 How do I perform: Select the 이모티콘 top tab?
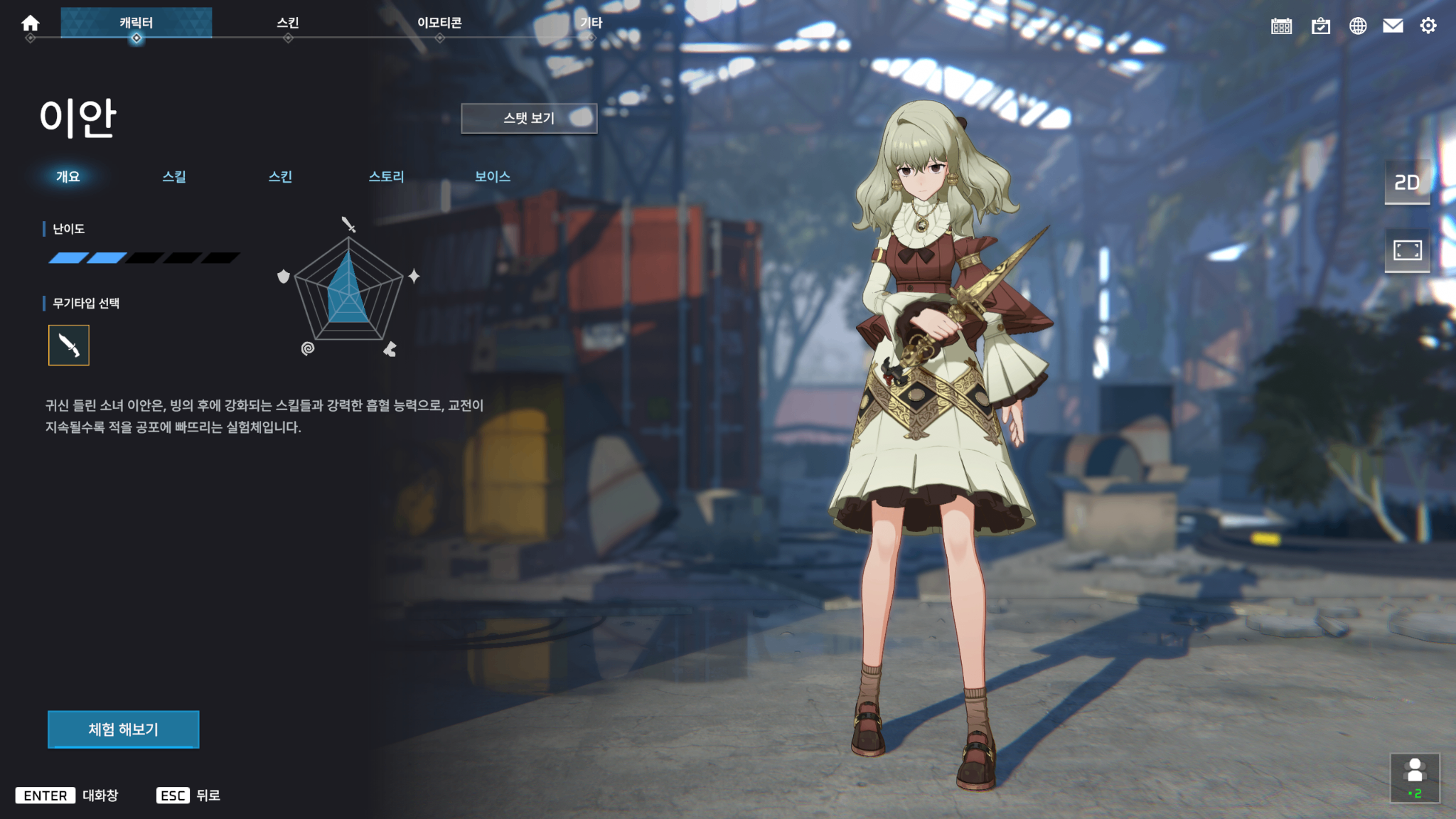pyautogui.click(x=439, y=23)
